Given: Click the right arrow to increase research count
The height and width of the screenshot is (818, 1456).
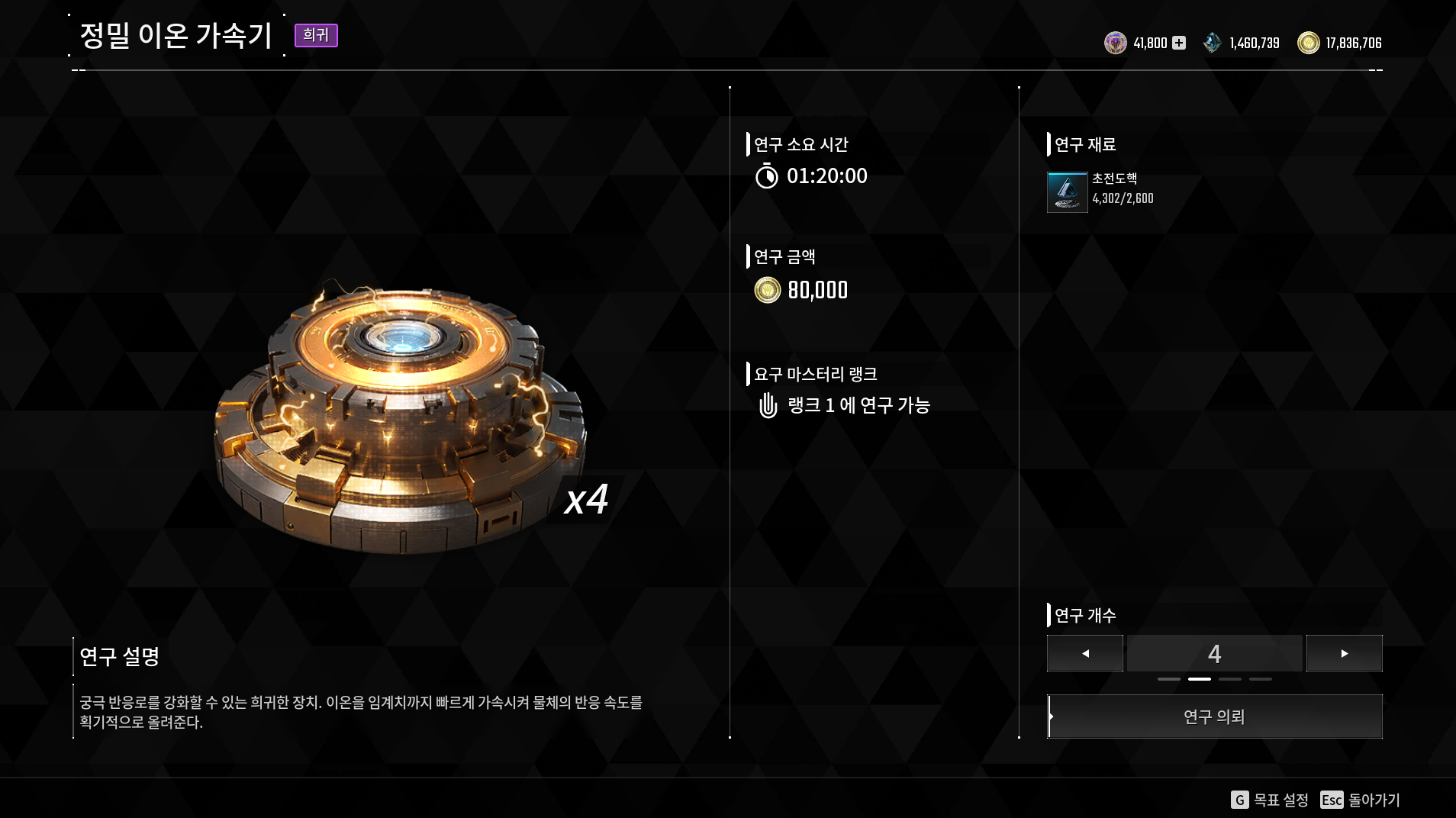Looking at the screenshot, I should 1345,653.
